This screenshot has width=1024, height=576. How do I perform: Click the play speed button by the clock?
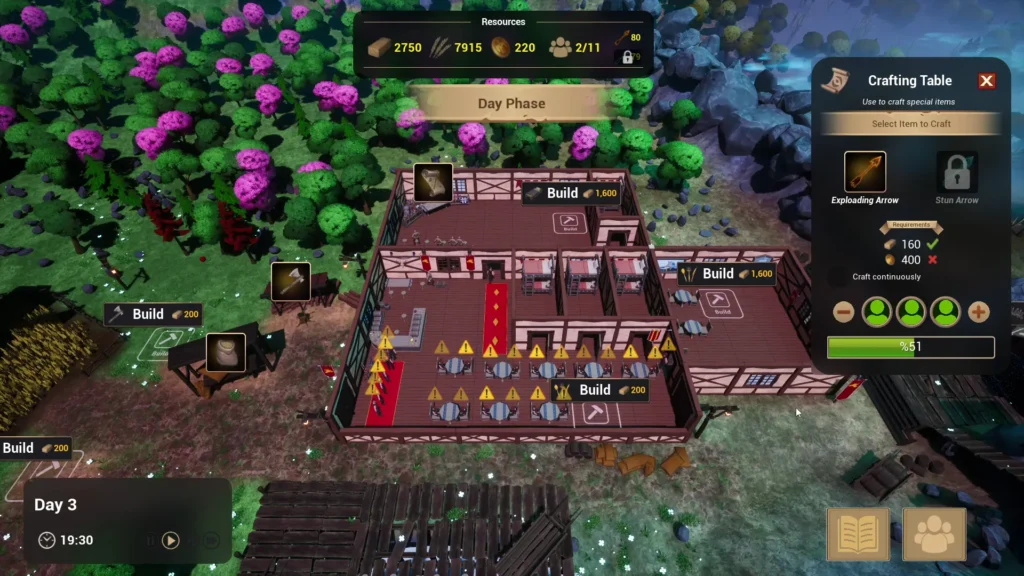point(171,540)
